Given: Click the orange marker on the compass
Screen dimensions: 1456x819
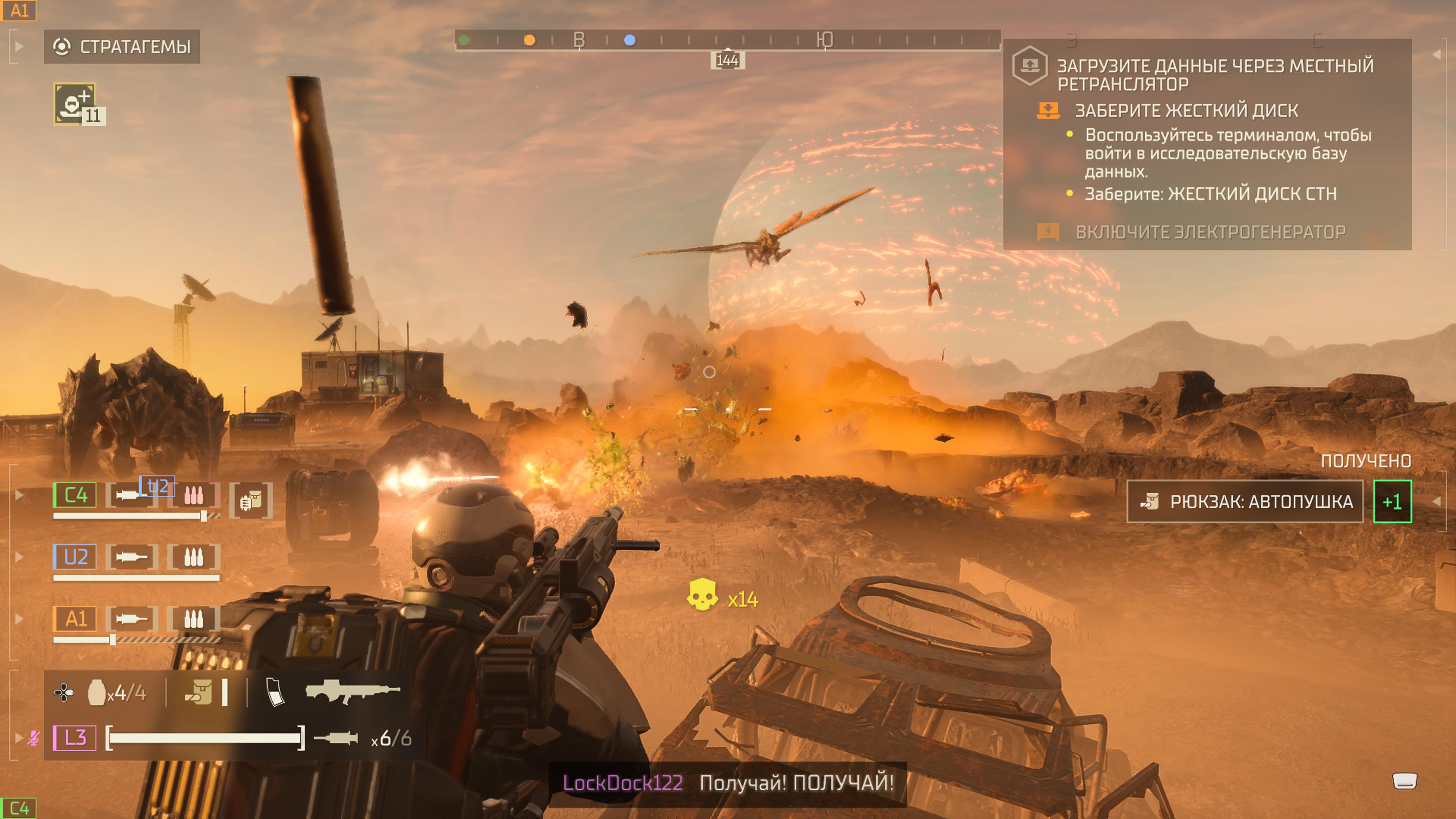Looking at the screenshot, I should click(530, 40).
